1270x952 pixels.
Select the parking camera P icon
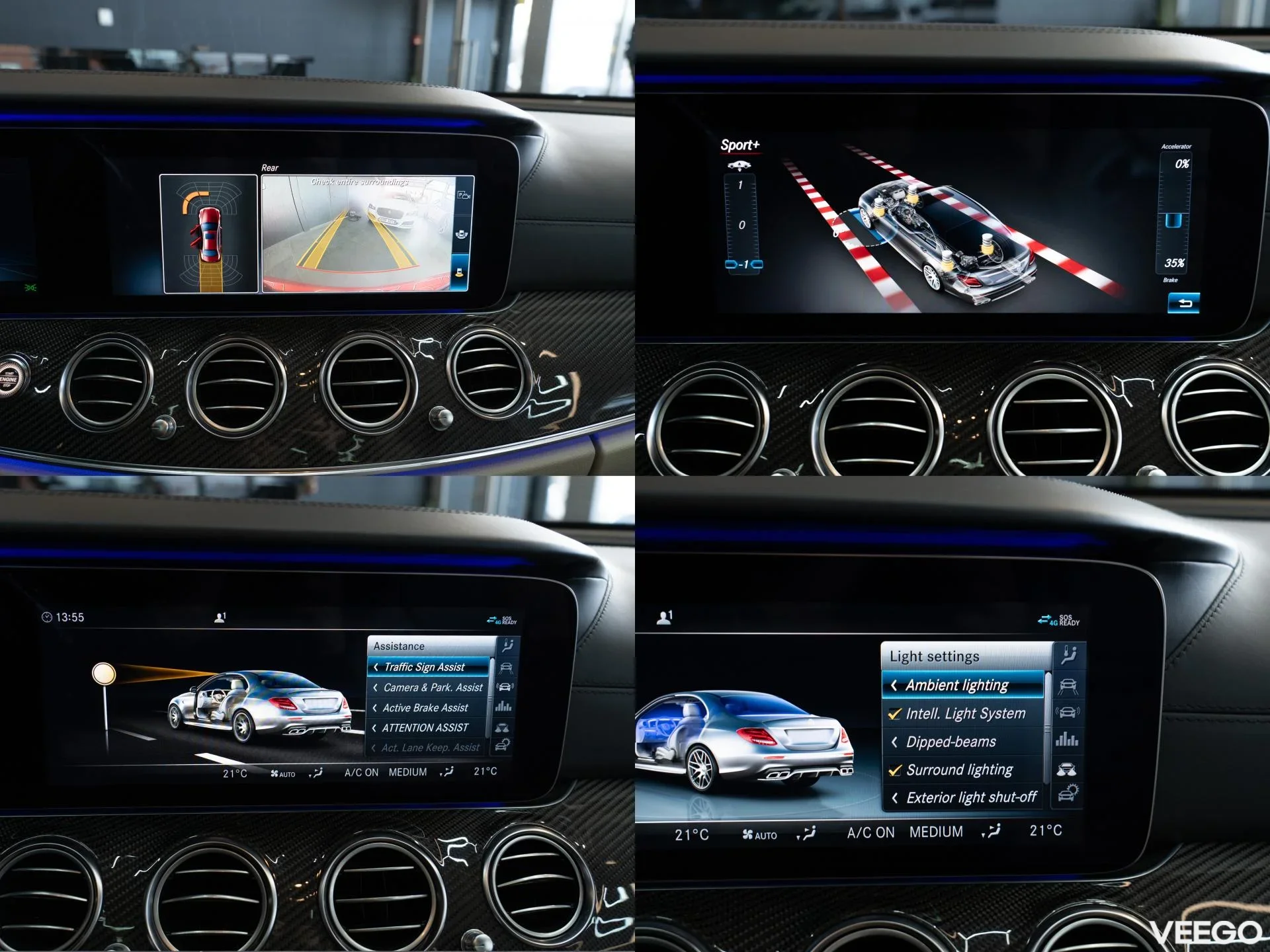click(463, 196)
